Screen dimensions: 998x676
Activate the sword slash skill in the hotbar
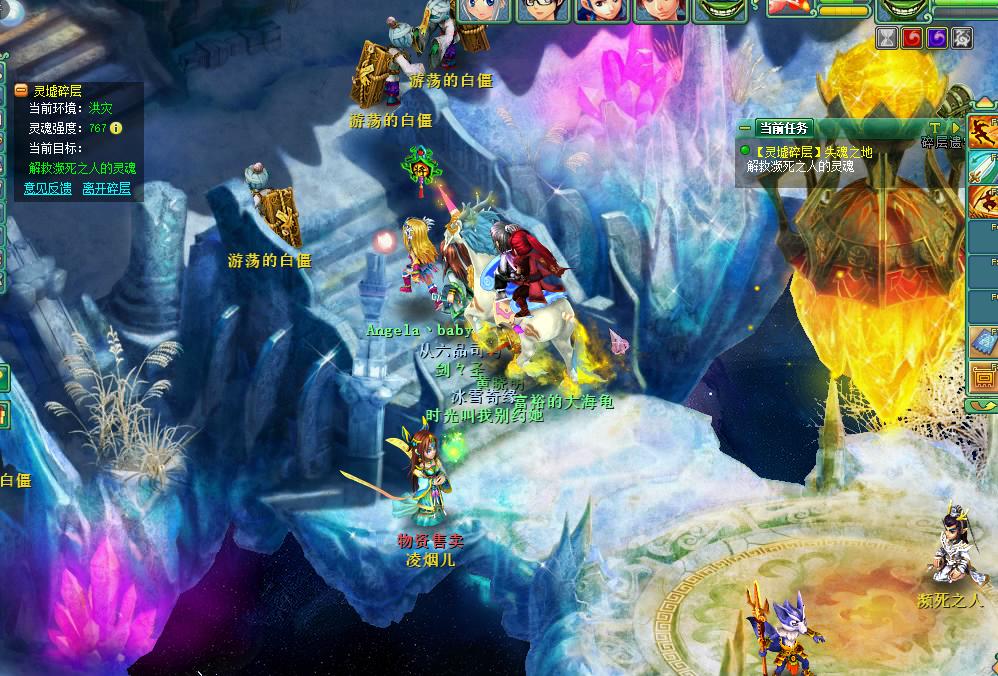point(983,165)
